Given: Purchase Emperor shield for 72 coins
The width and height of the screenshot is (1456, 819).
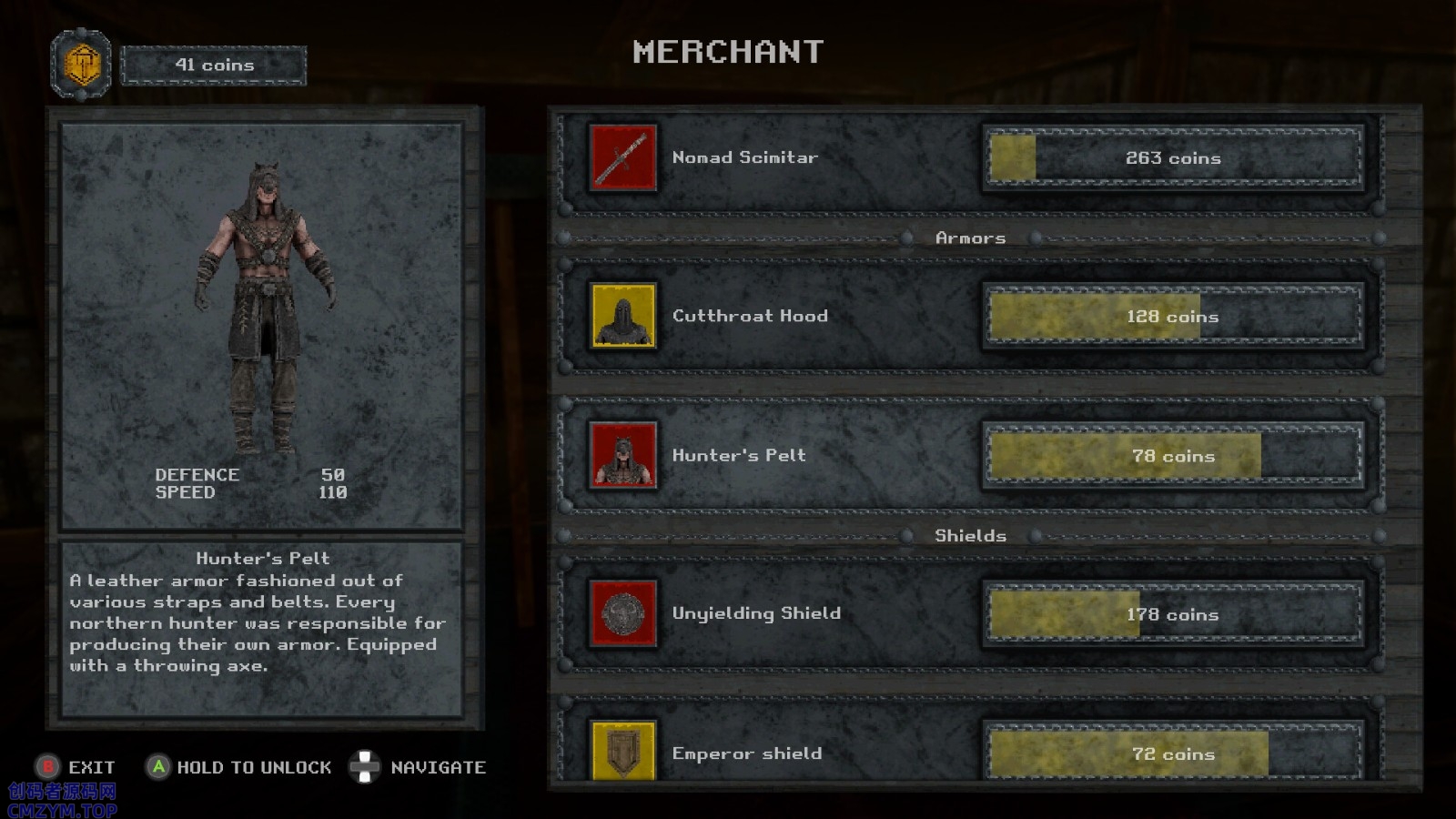Looking at the screenshot, I should click(x=1173, y=753).
